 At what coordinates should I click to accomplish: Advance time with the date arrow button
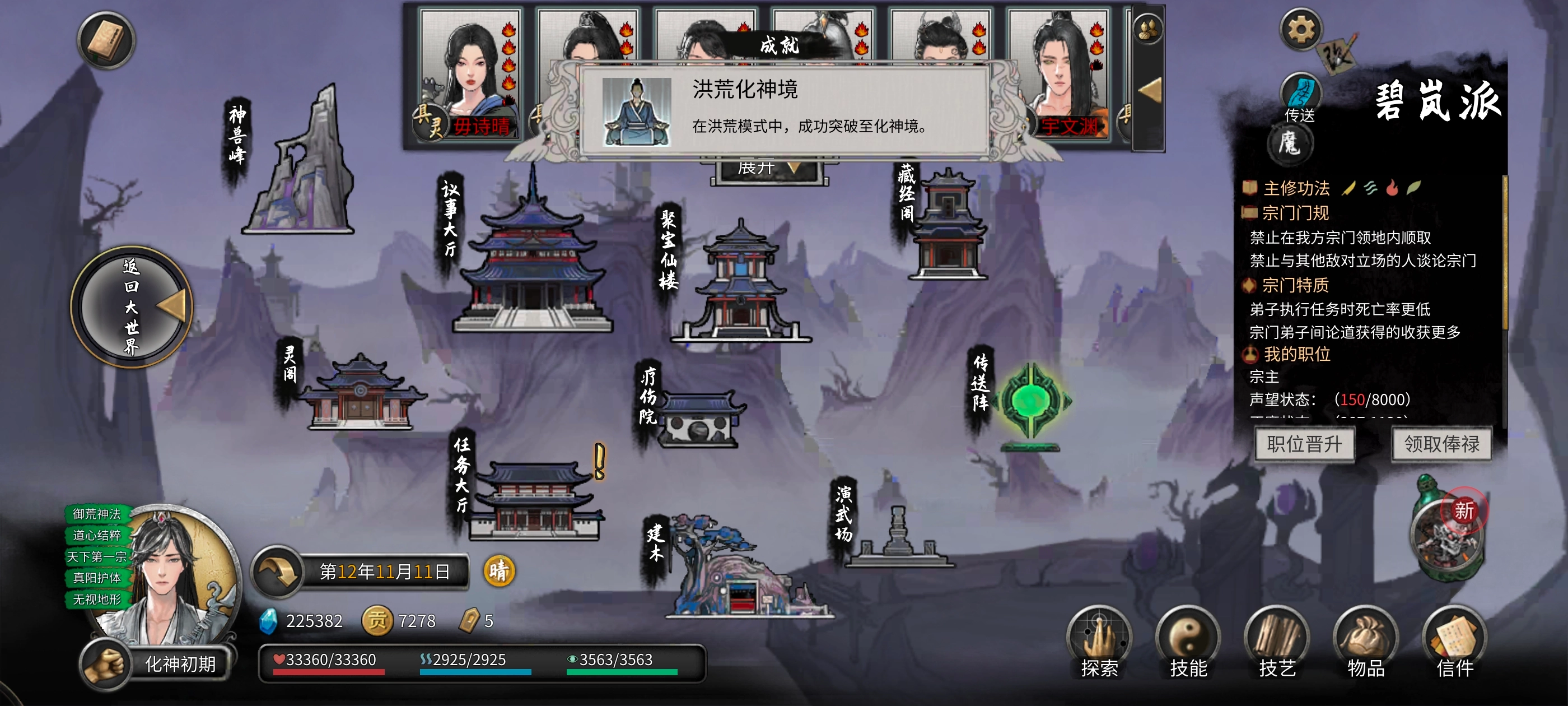click(x=278, y=572)
